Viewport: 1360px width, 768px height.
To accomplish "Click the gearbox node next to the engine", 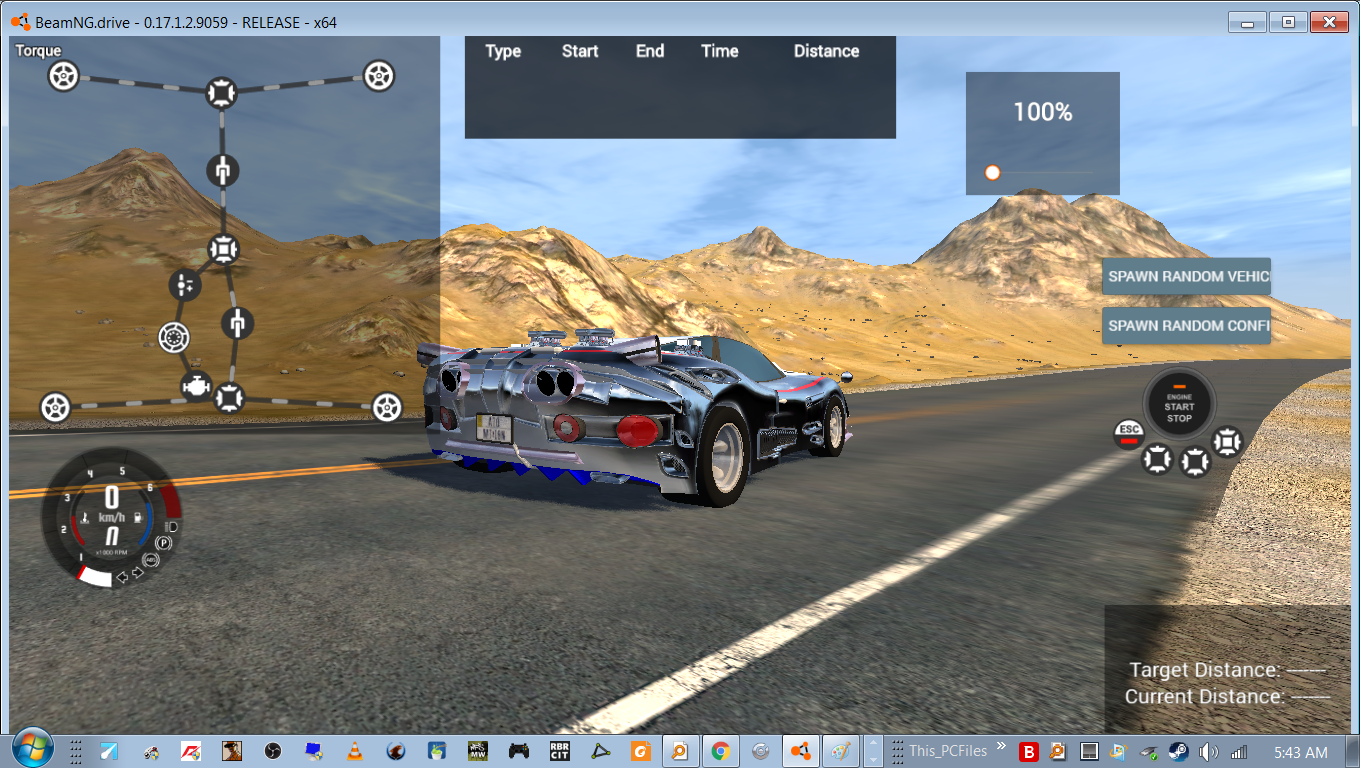I will coord(183,284).
